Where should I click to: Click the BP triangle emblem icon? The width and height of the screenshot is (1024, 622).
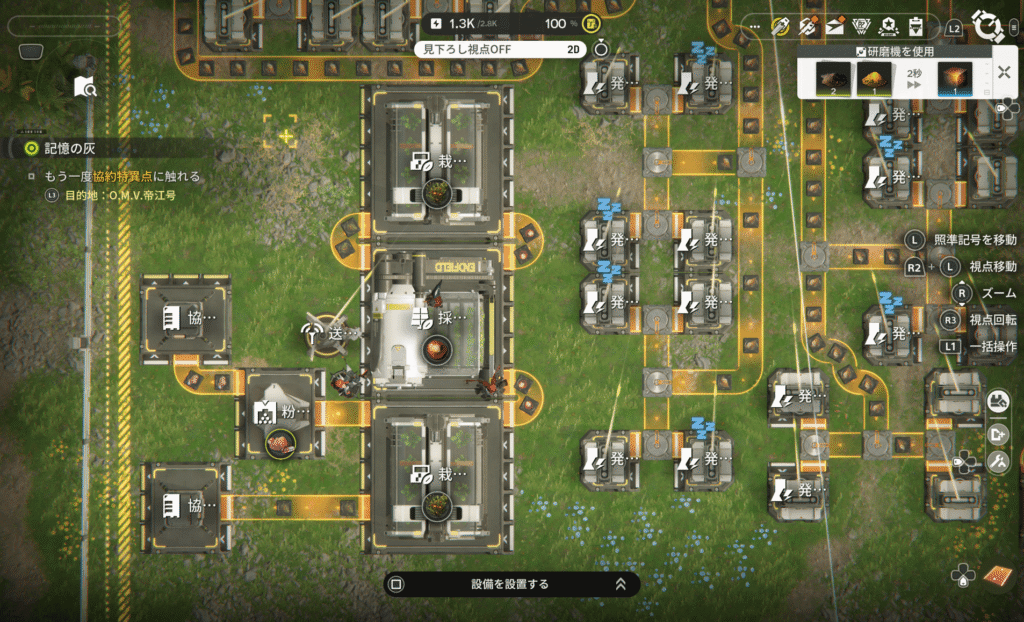pyautogui.click(x=863, y=27)
